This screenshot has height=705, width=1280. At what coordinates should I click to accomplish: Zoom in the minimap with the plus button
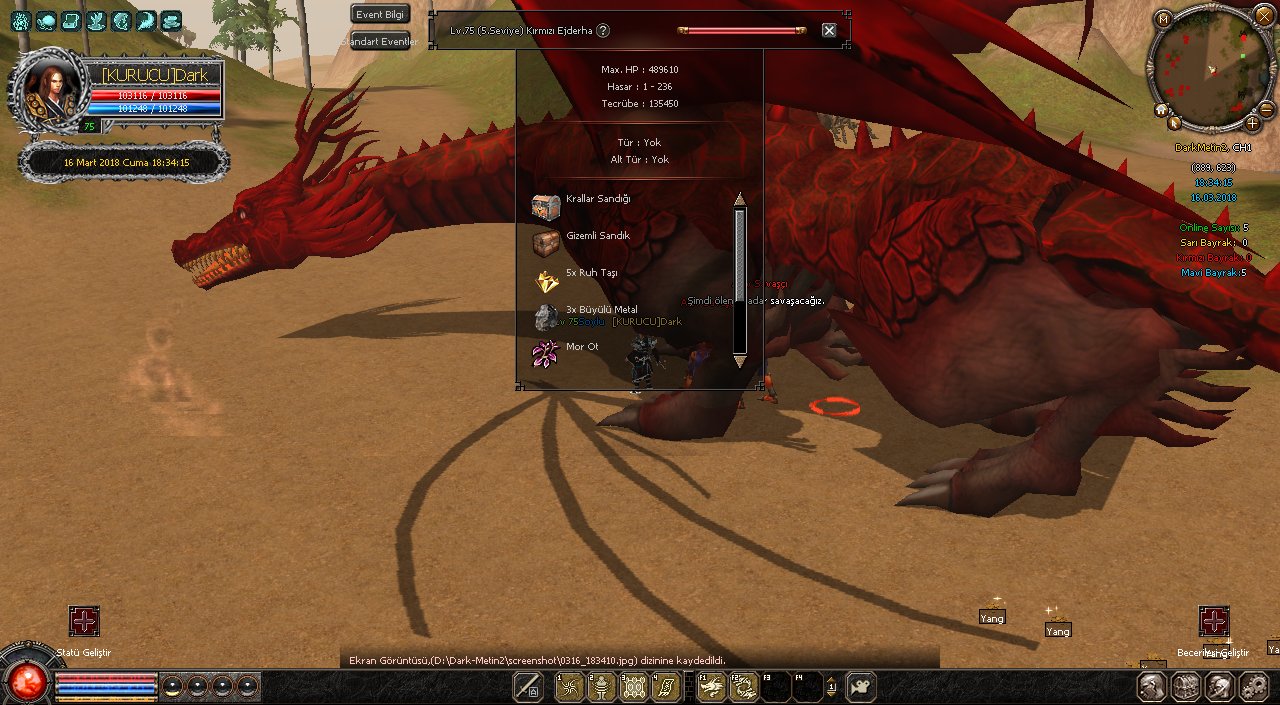1252,123
